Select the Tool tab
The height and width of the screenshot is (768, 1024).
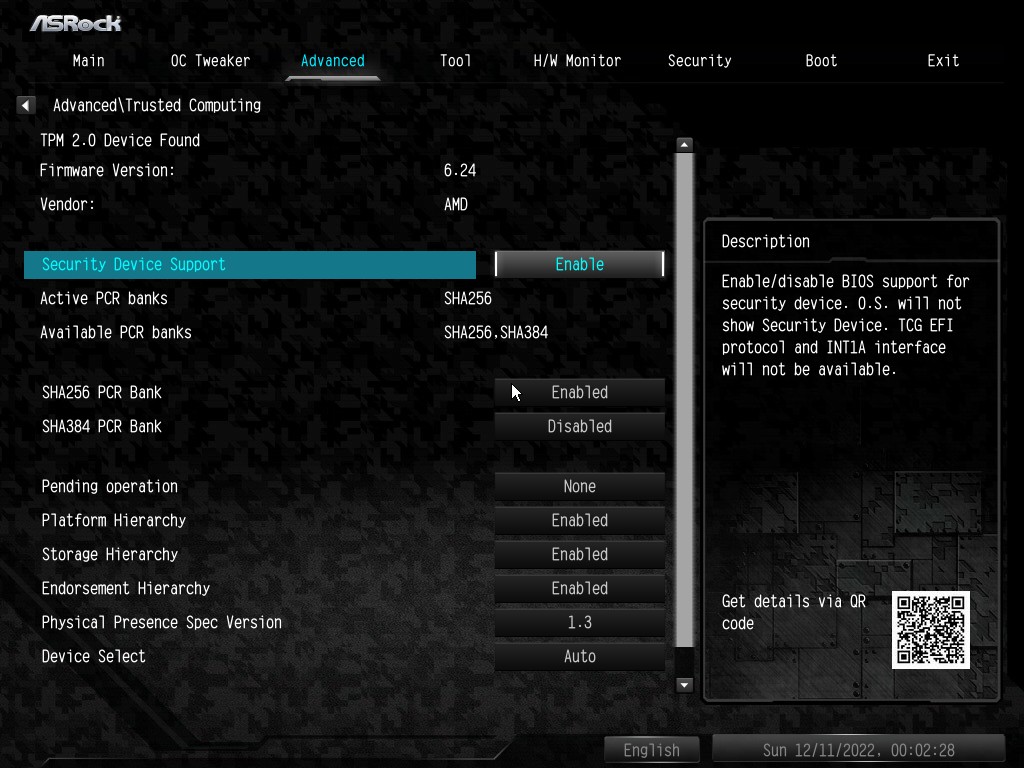(x=455, y=61)
